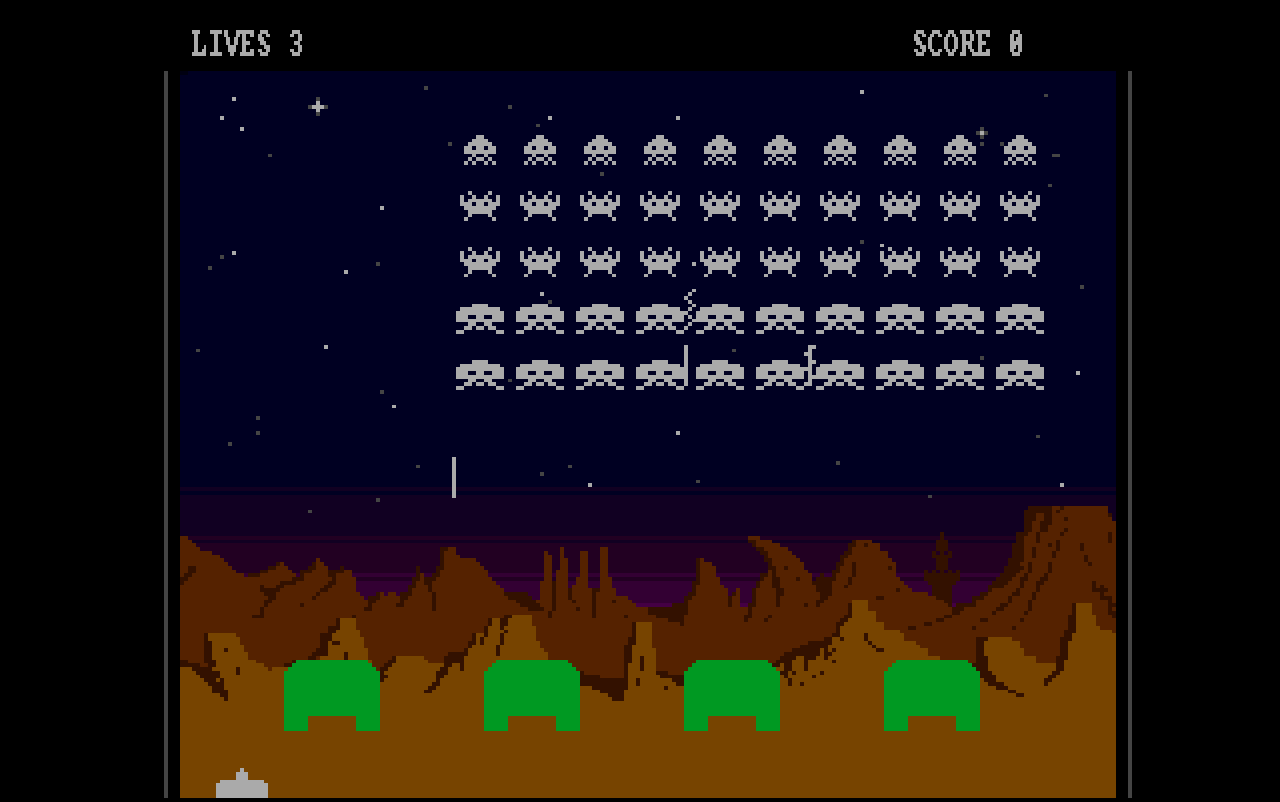Click the third green shield bunker

730,695
